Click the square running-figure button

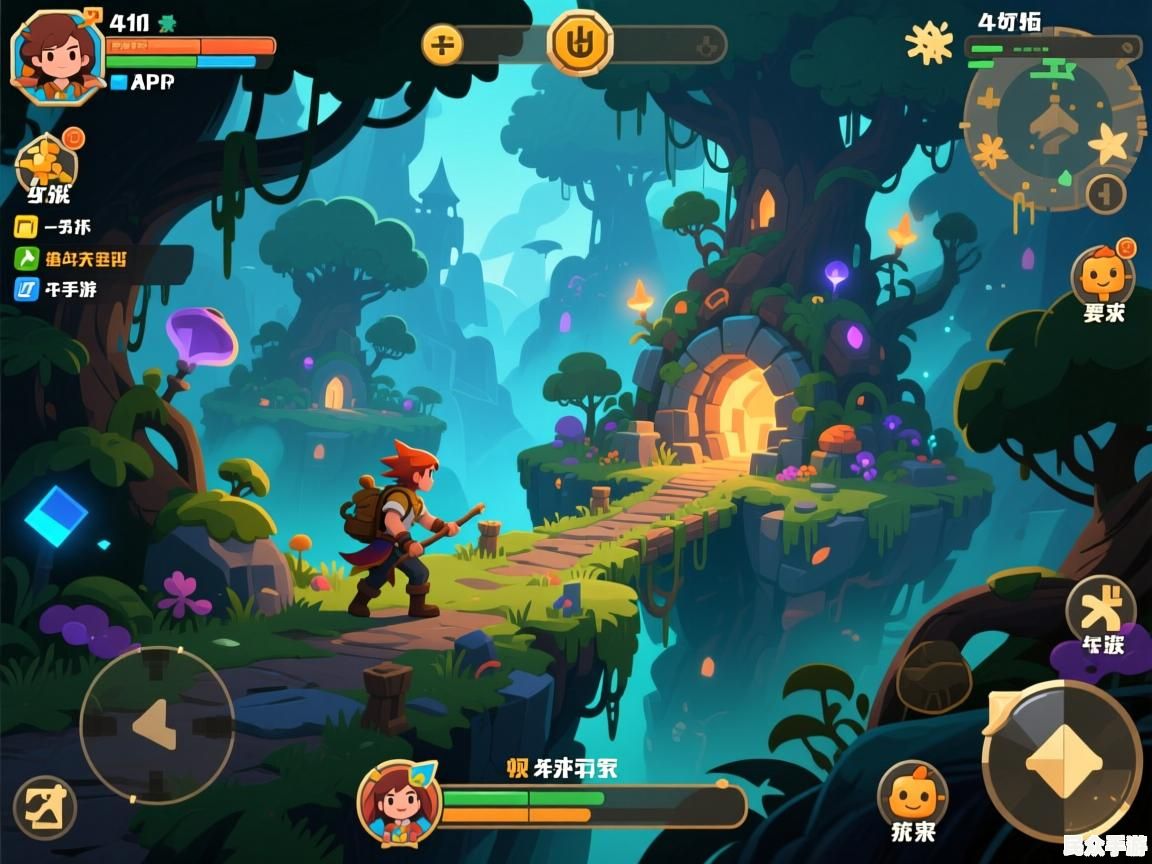pos(45,807)
